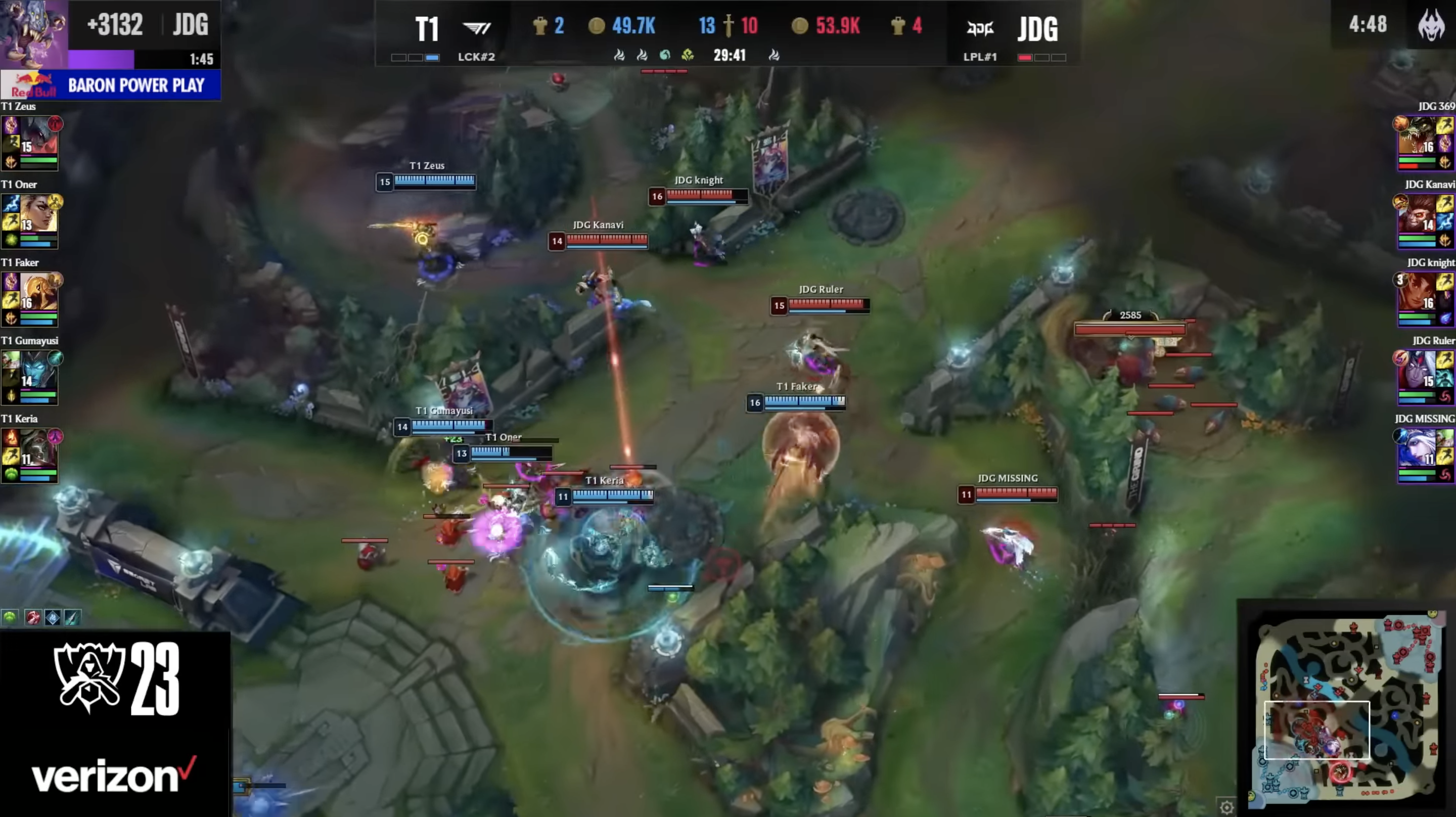Image resolution: width=1456 pixels, height=817 pixels.
Task: Select JDG Kanavi champion portrait
Action: coord(1418,215)
